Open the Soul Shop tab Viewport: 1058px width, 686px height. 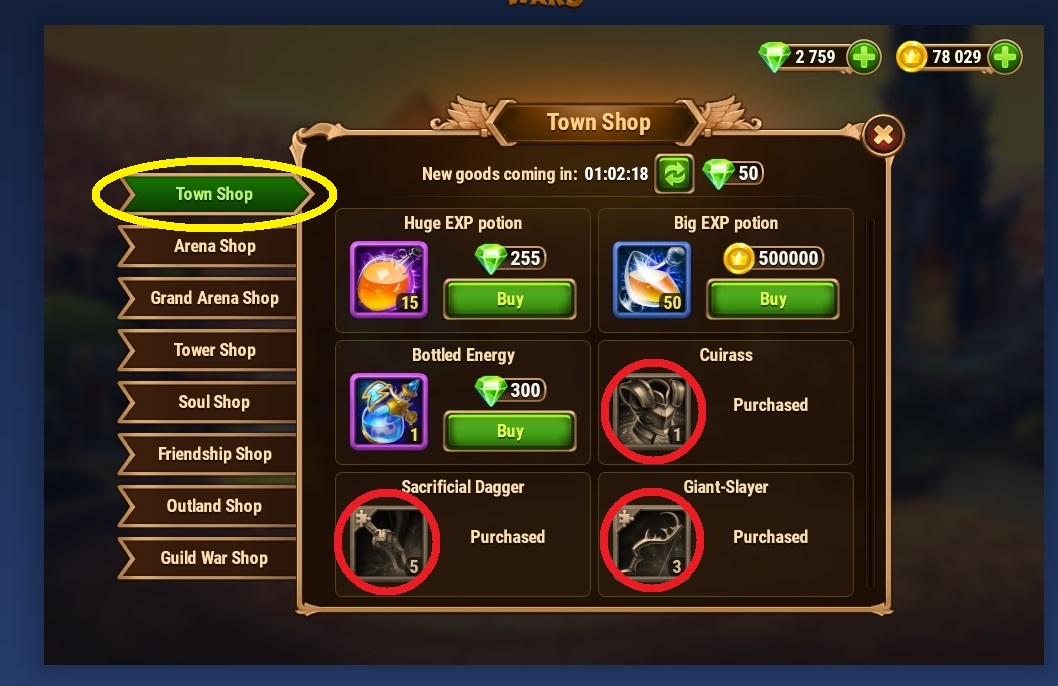click(x=214, y=402)
